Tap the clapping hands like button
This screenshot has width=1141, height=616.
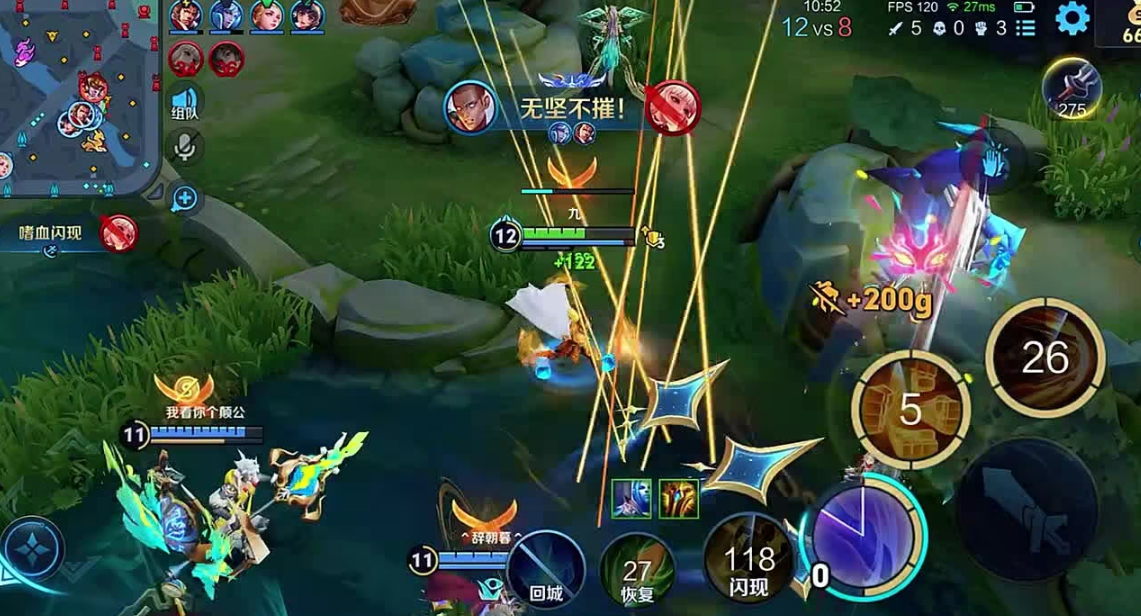point(992,160)
